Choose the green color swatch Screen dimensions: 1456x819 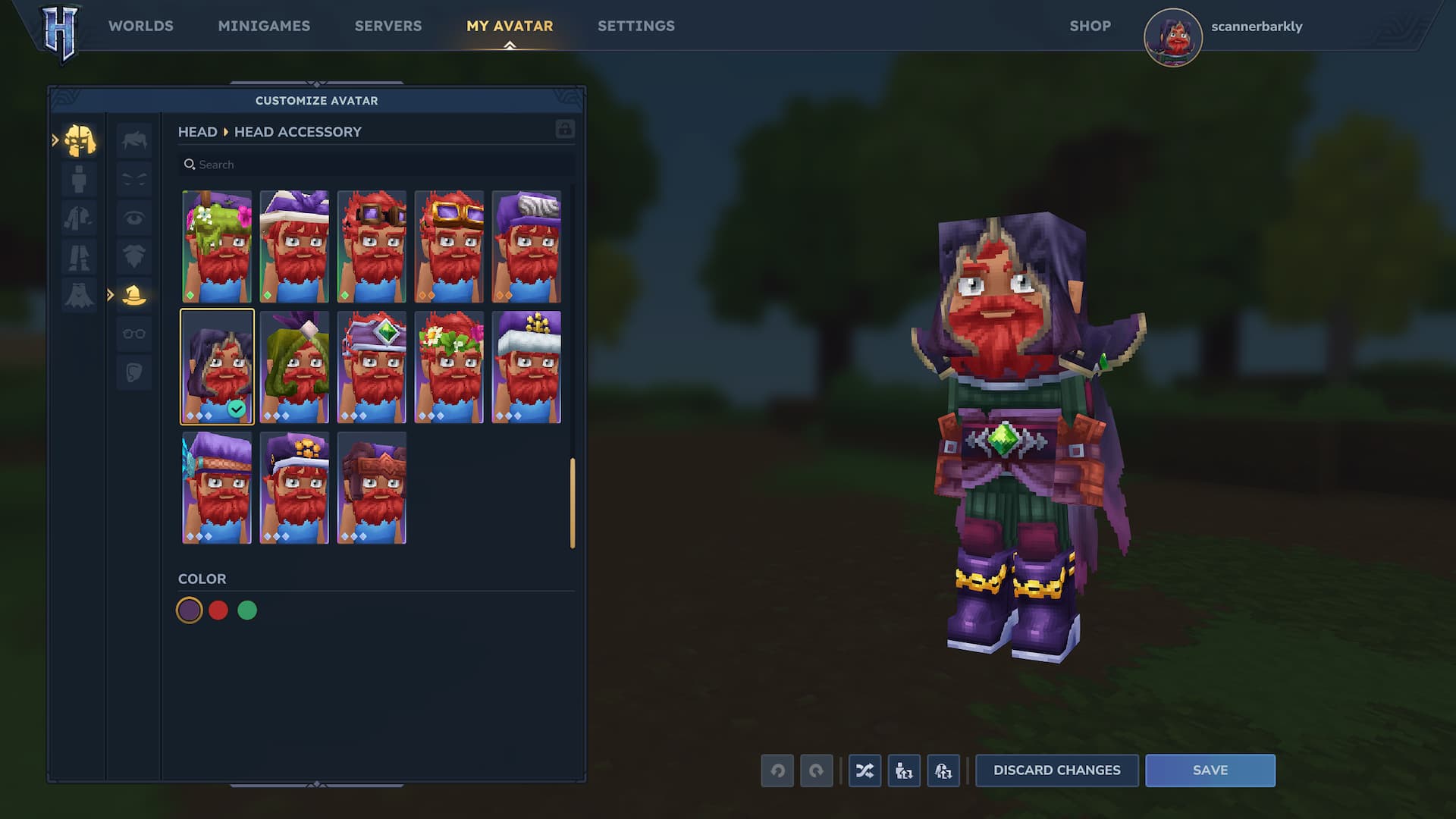tap(247, 610)
